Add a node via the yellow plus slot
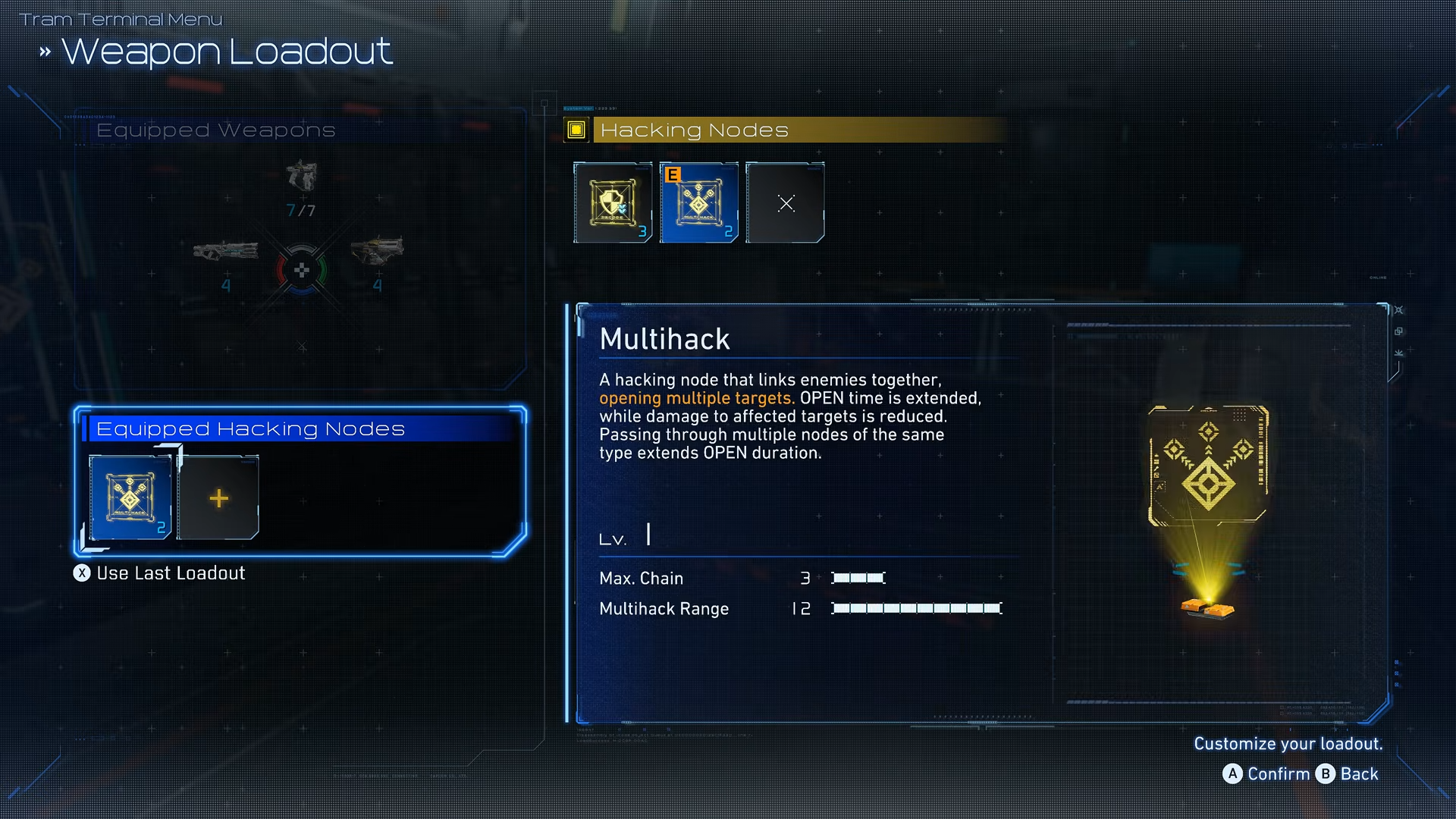The width and height of the screenshot is (1456, 819). [x=218, y=497]
